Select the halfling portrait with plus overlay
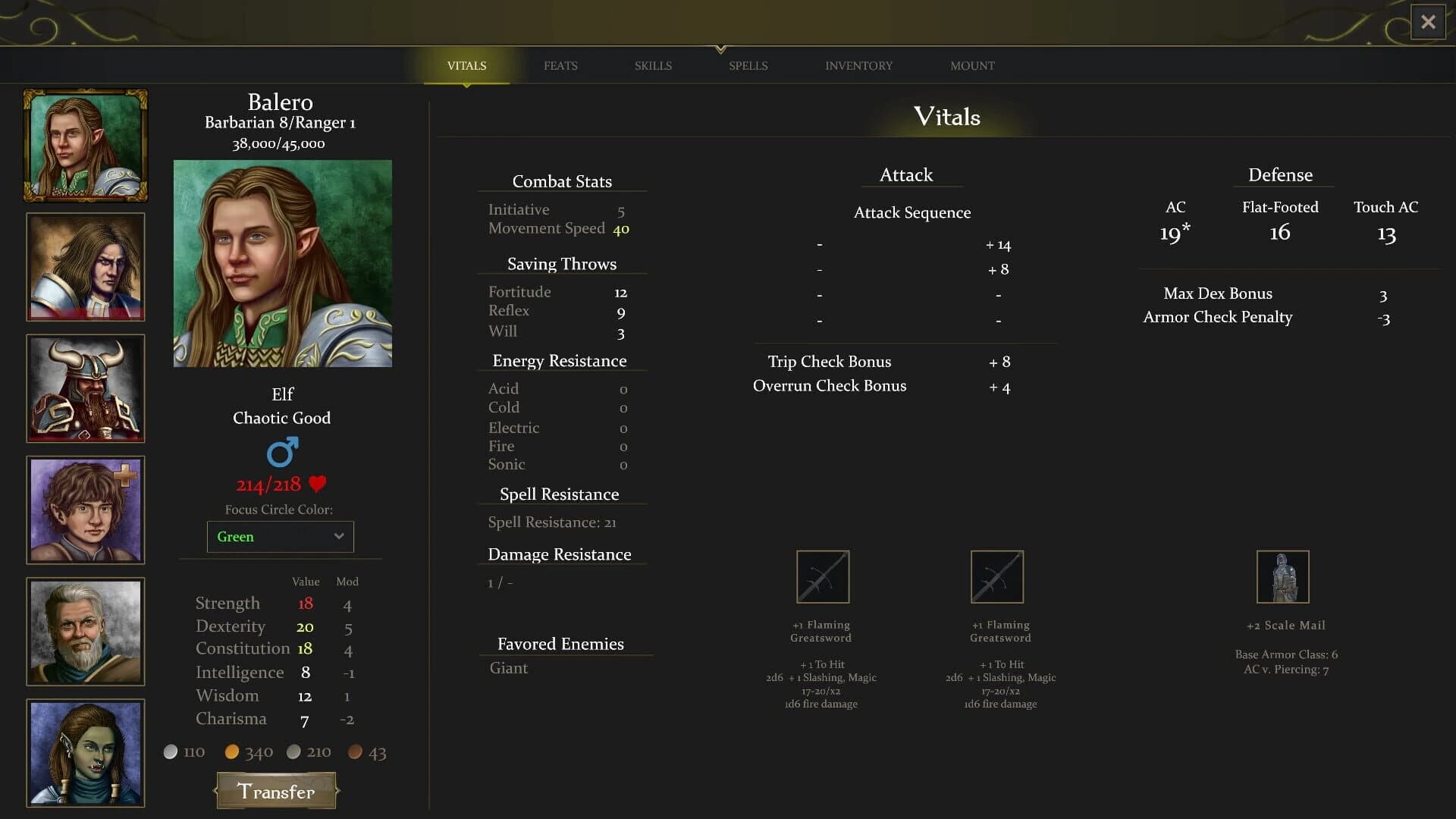 [86, 510]
